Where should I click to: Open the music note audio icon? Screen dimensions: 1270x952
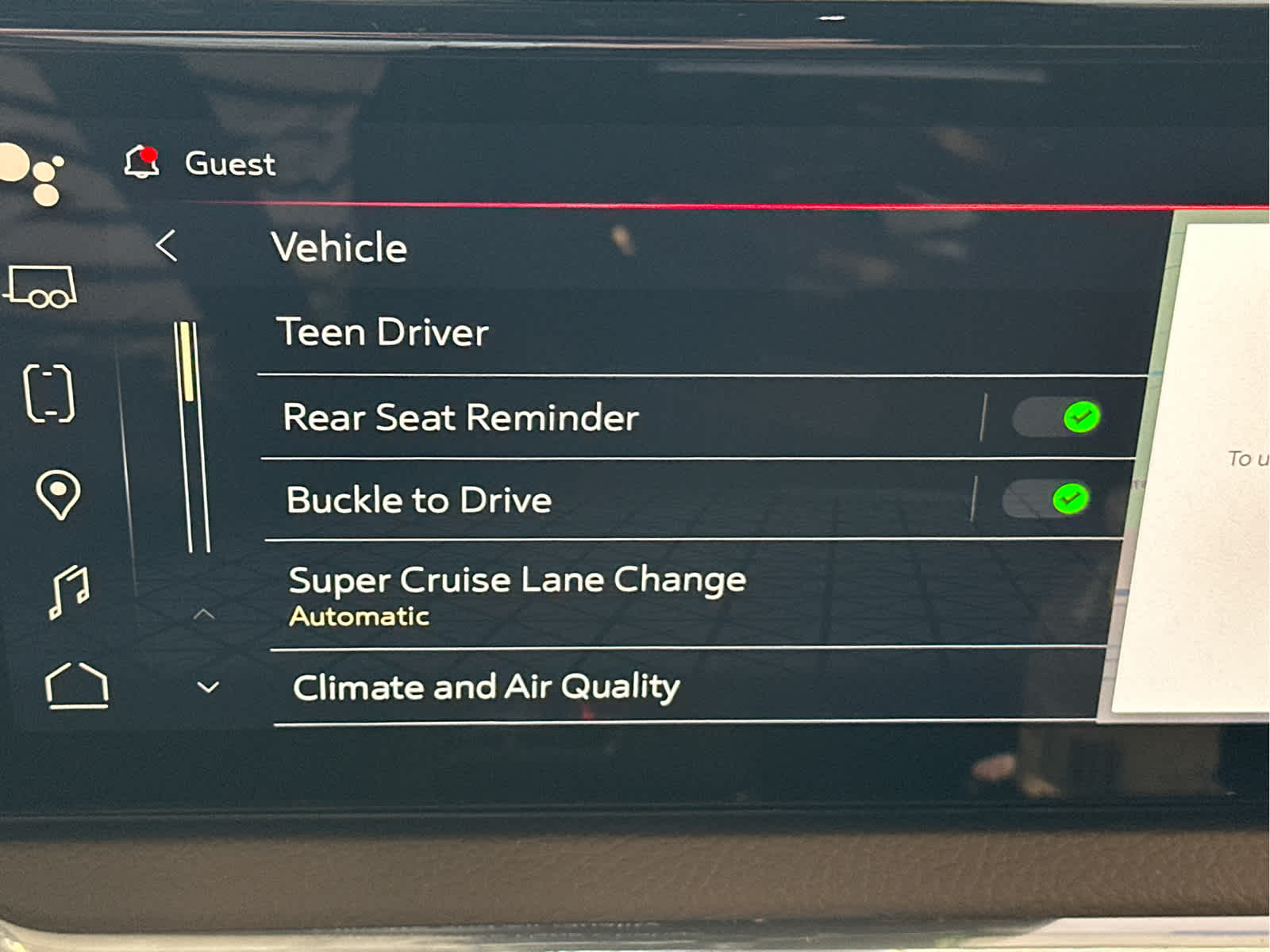click(x=67, y=592)
